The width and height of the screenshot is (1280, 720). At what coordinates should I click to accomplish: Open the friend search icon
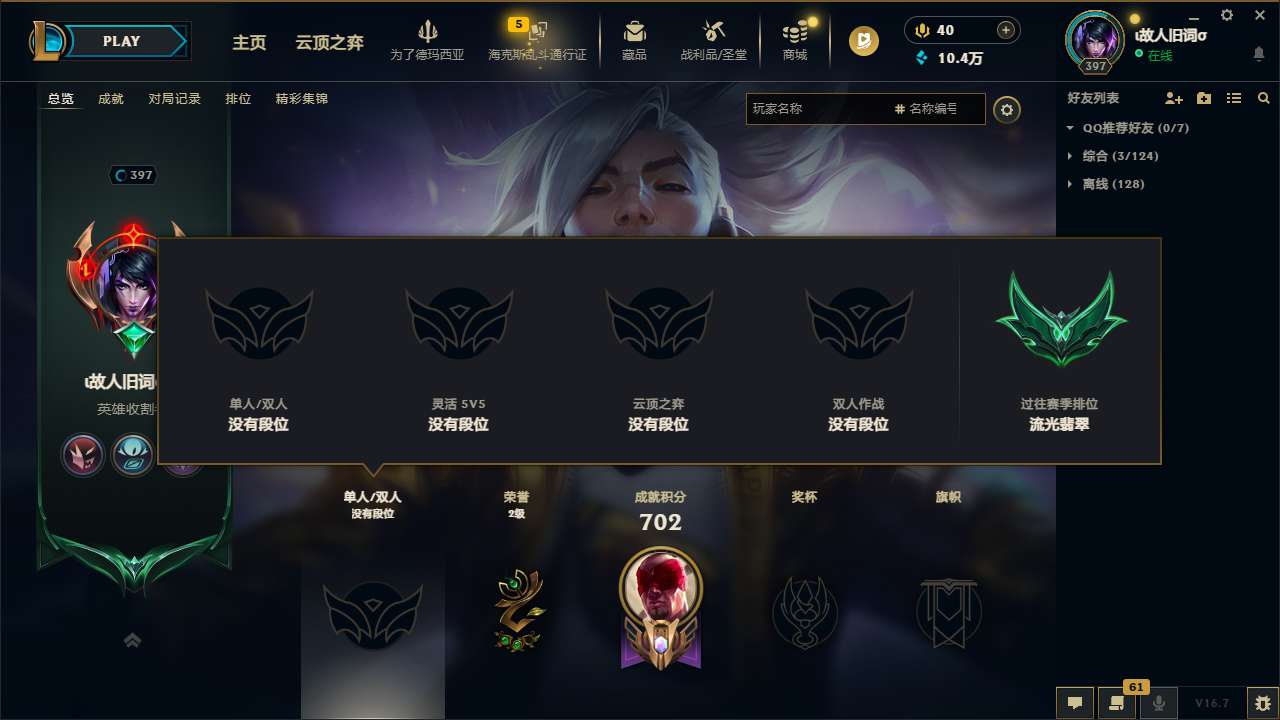[1264, 98]
